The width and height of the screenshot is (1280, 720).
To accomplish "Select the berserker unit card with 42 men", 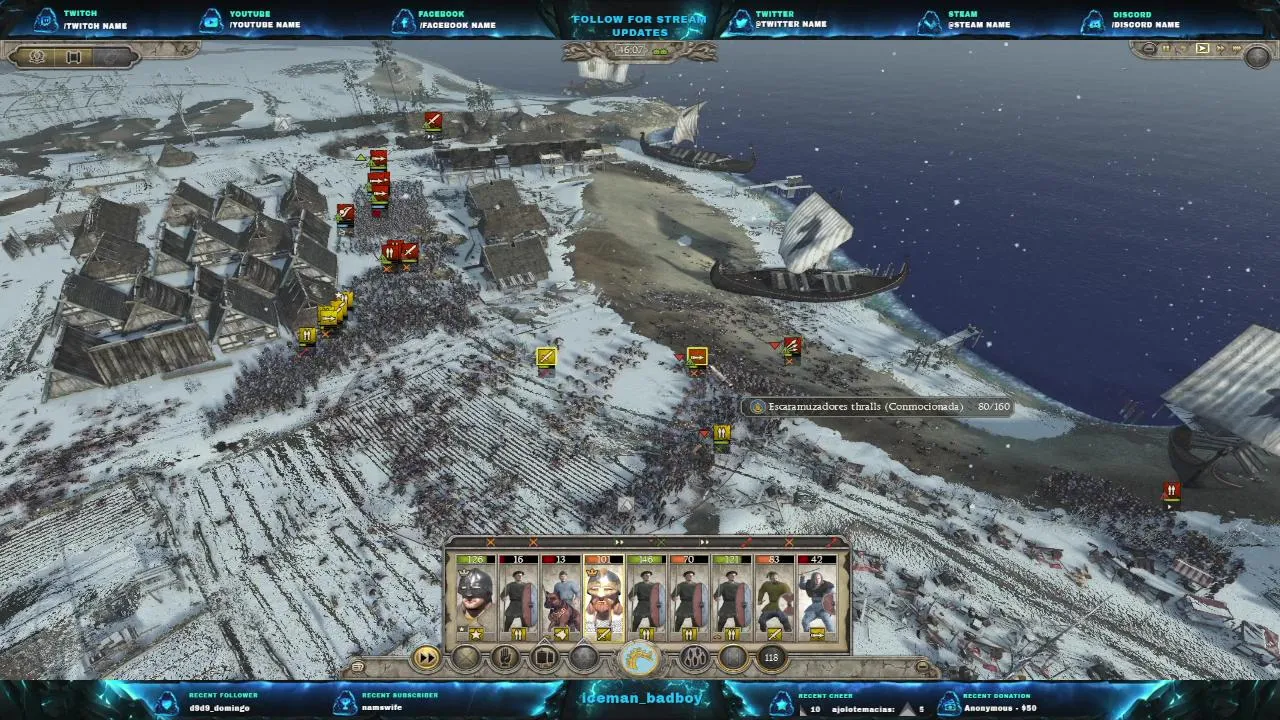I will (x=817, y=597).
